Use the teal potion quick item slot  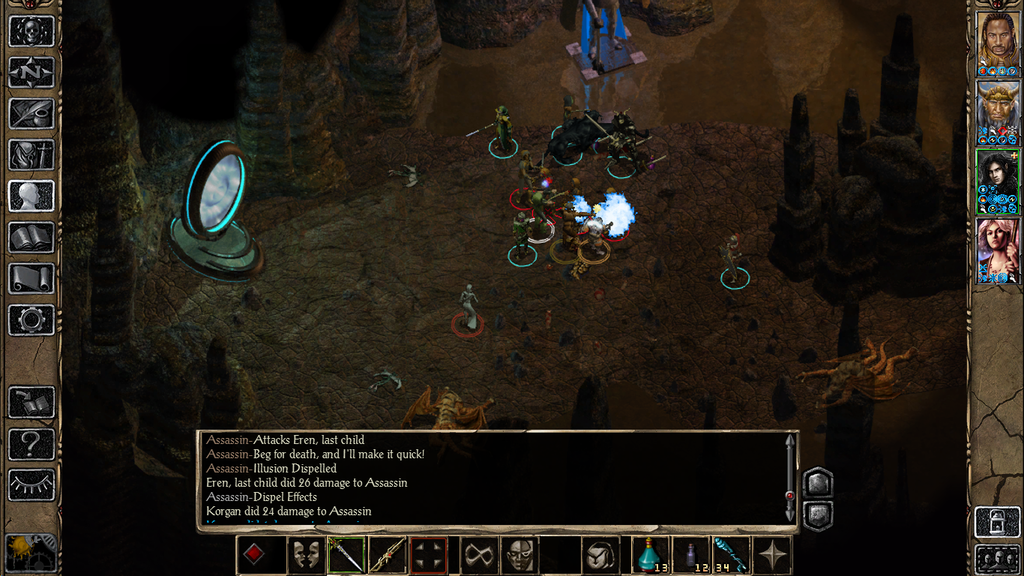pos(651,555)
